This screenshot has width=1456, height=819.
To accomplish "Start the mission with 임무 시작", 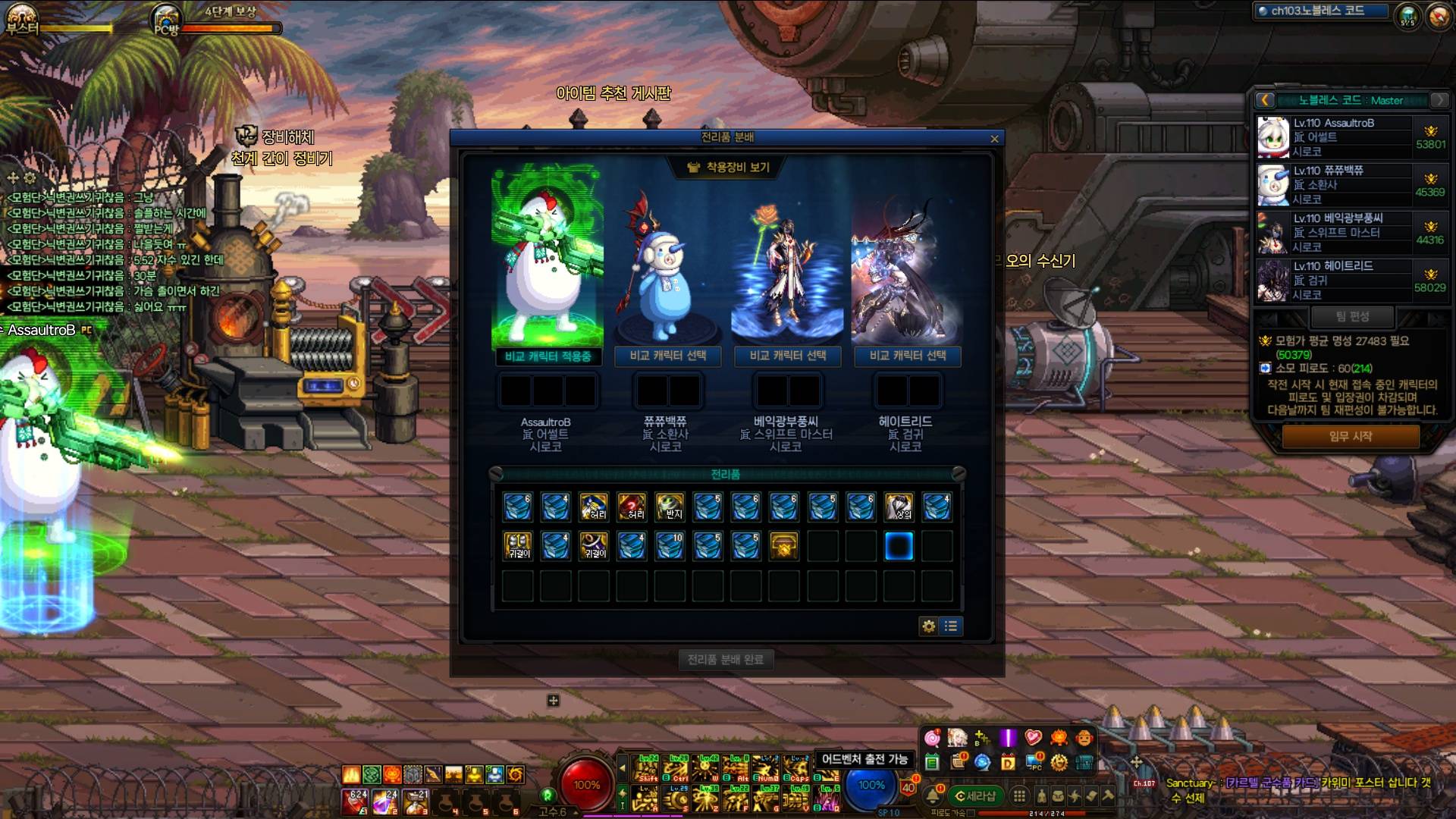I will pyautogui.click(x=1351, y=436).
